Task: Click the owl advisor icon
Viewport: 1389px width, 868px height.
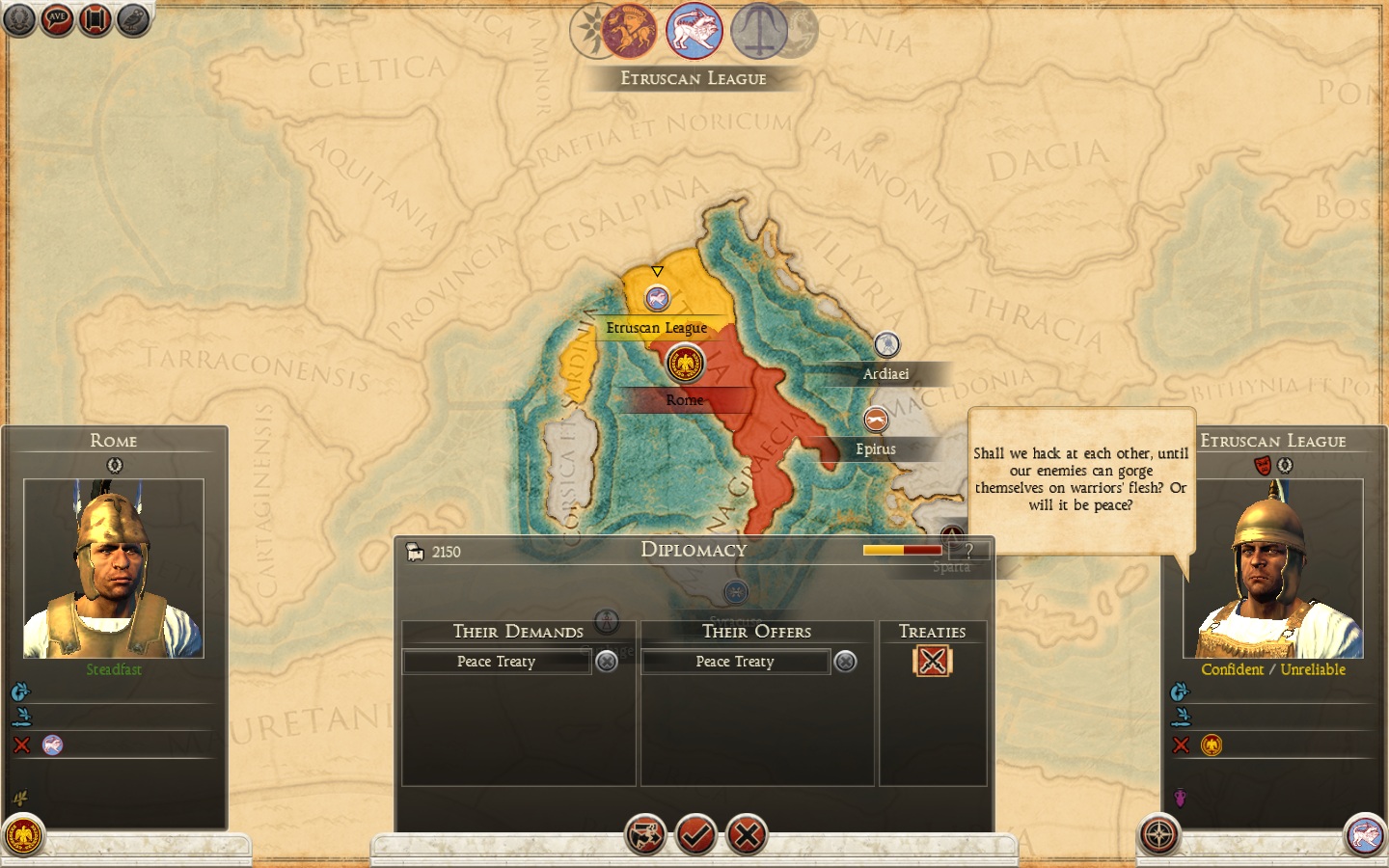Action: click(x=133, y=19)
